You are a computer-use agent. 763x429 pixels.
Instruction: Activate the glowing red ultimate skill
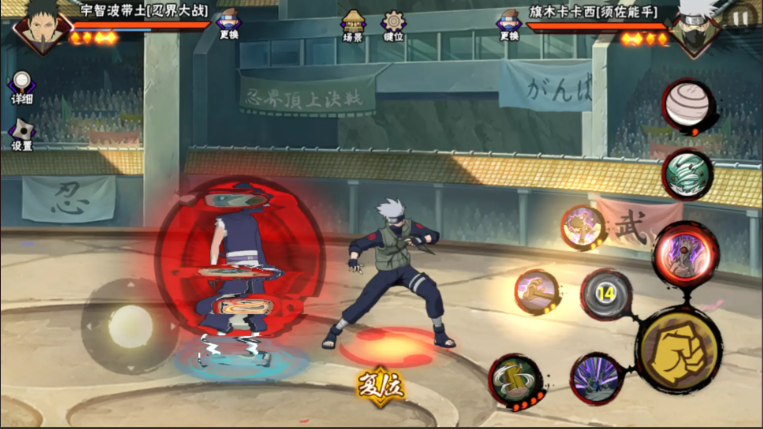686,254
